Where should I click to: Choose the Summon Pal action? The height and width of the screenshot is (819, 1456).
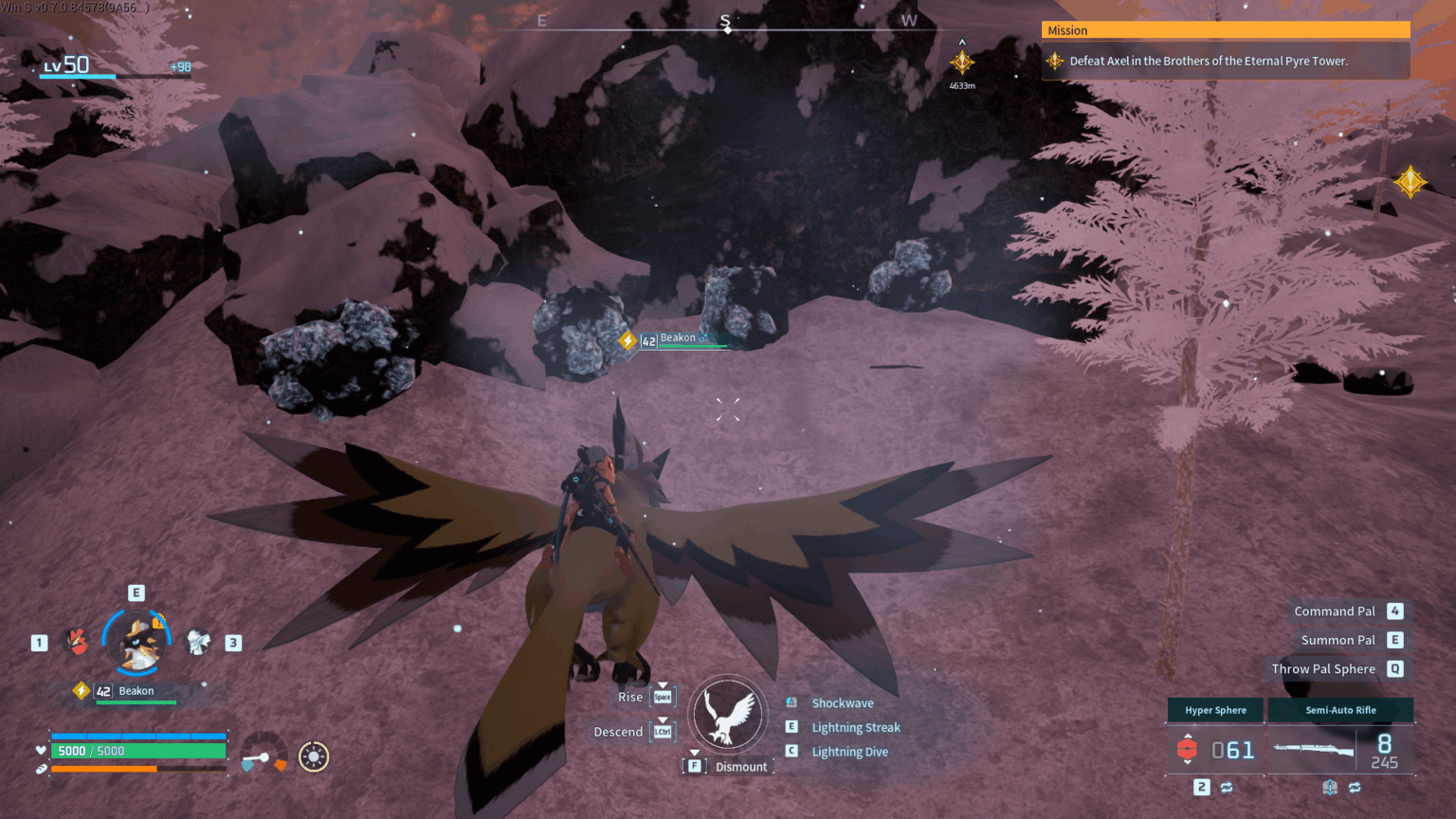1338,640
